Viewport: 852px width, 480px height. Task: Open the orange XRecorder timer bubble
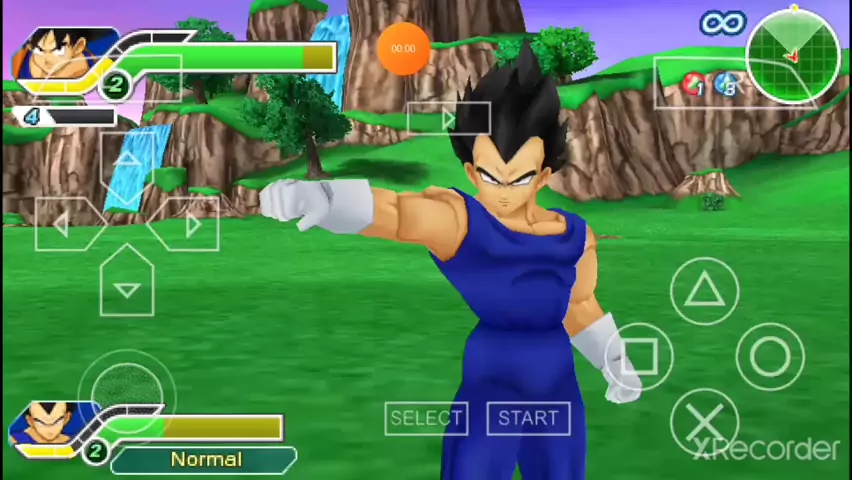tap(403, 48)
